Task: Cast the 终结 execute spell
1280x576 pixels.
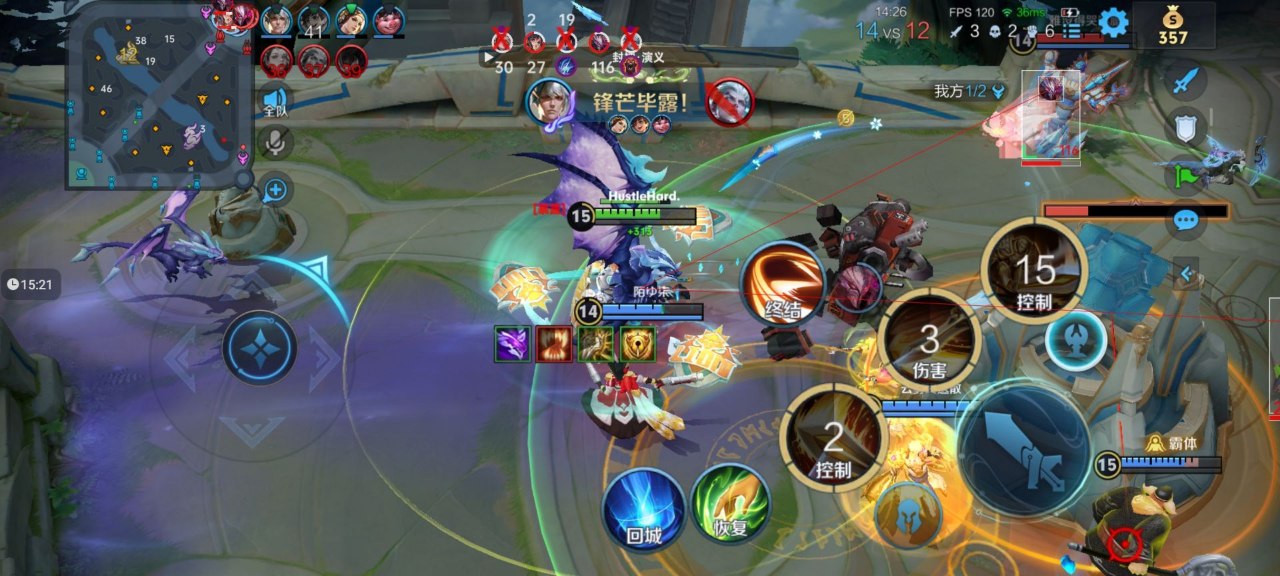Action: tap(783, 283)
